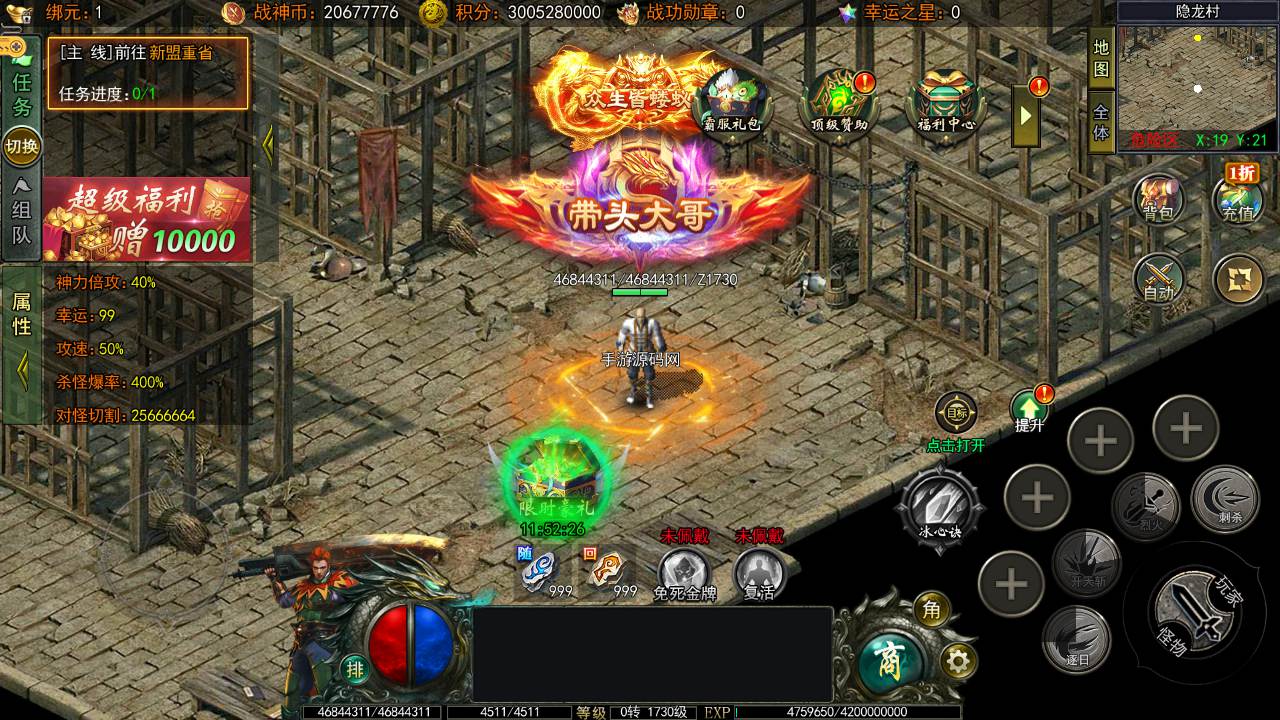
Task: Open the 地图 map tab
Action: click(1101, 59)
